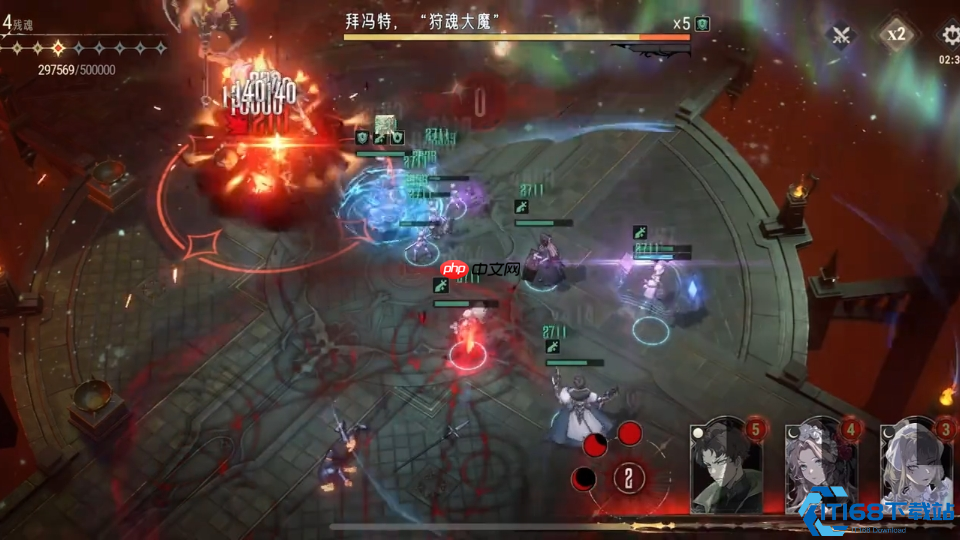Toggle the x2 battle speed button
This screenshot has width=960, height=540.
coord(896,35)
